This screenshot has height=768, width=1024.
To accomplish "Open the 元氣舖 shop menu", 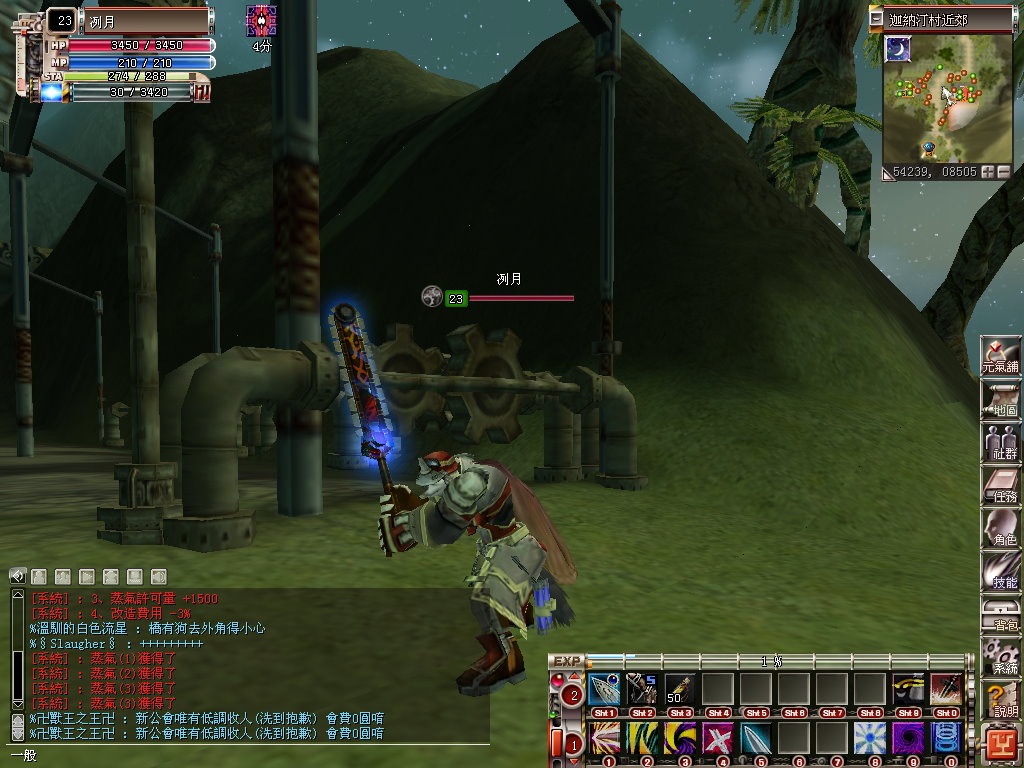I will click(1000, 356).
